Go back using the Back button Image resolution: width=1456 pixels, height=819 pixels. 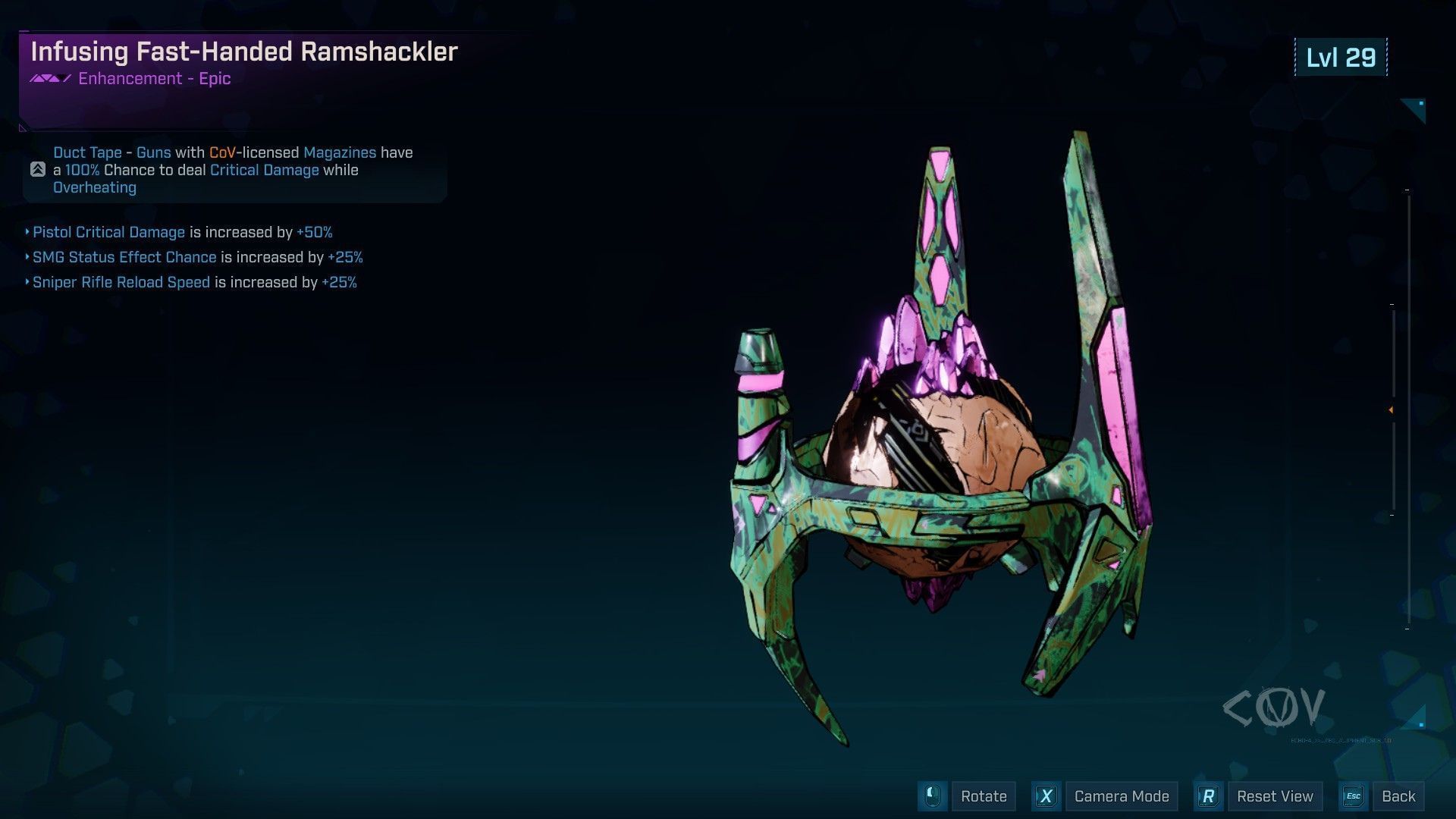1398,796
